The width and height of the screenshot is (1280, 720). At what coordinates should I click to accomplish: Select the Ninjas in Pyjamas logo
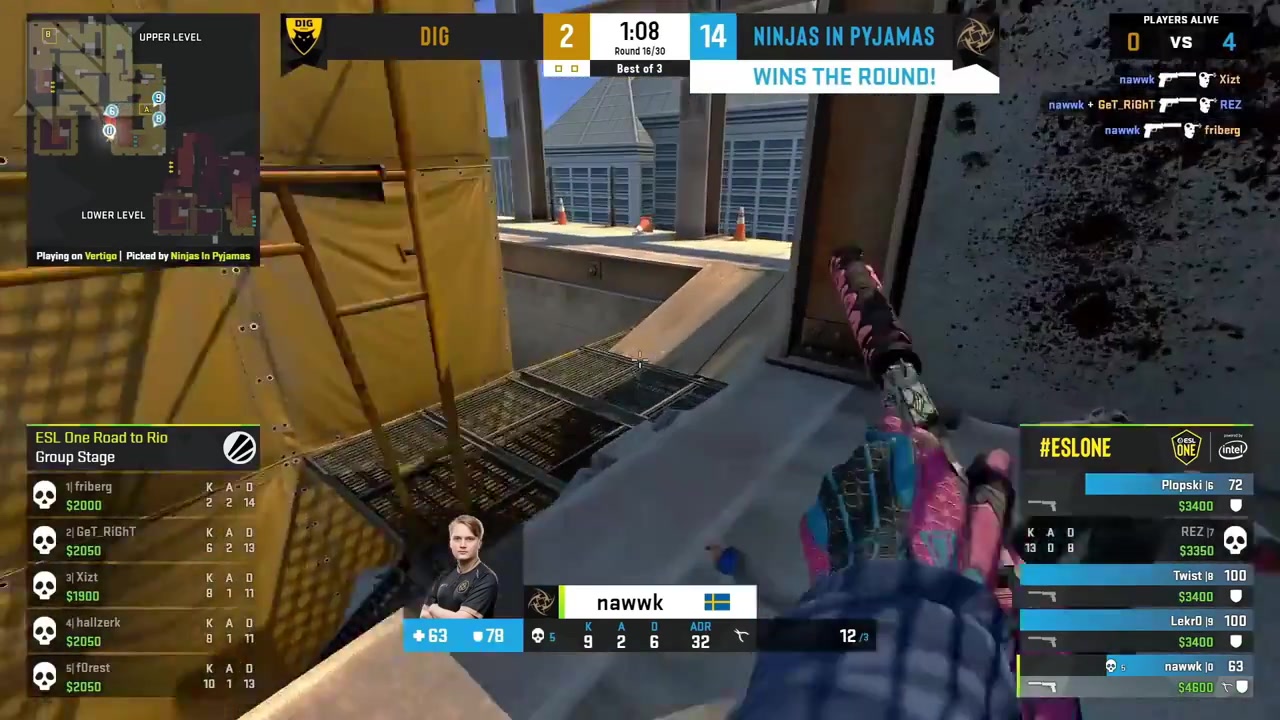point(977,36)
